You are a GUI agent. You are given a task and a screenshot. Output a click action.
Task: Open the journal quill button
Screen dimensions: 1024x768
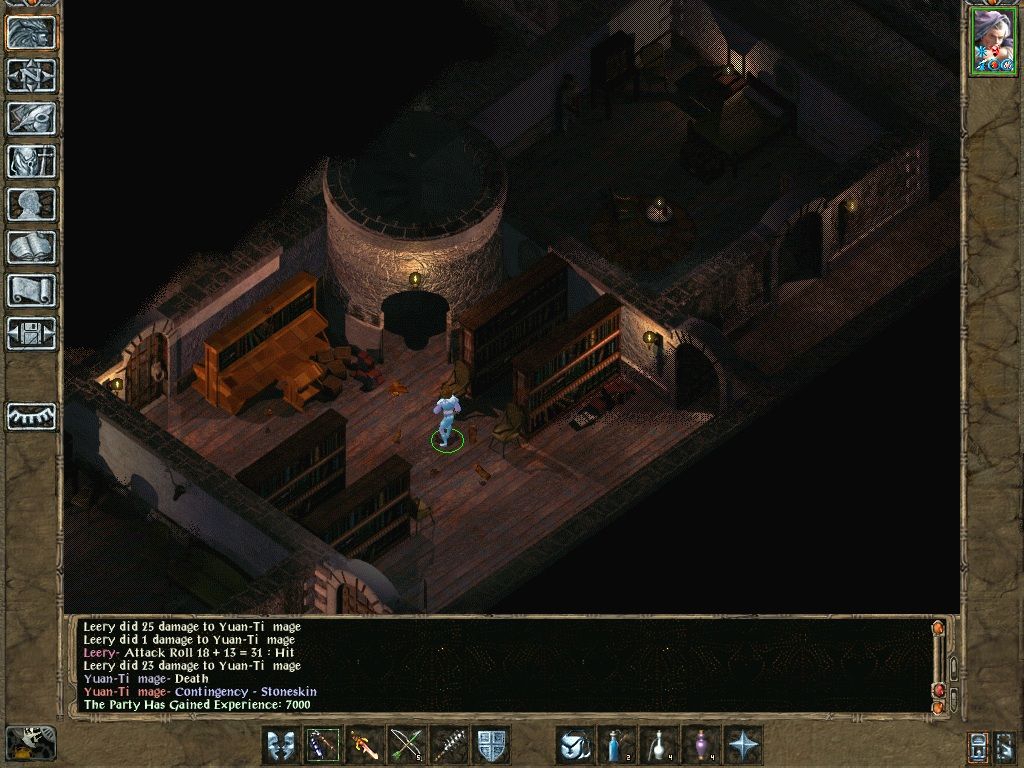click(x=32, y=118)
